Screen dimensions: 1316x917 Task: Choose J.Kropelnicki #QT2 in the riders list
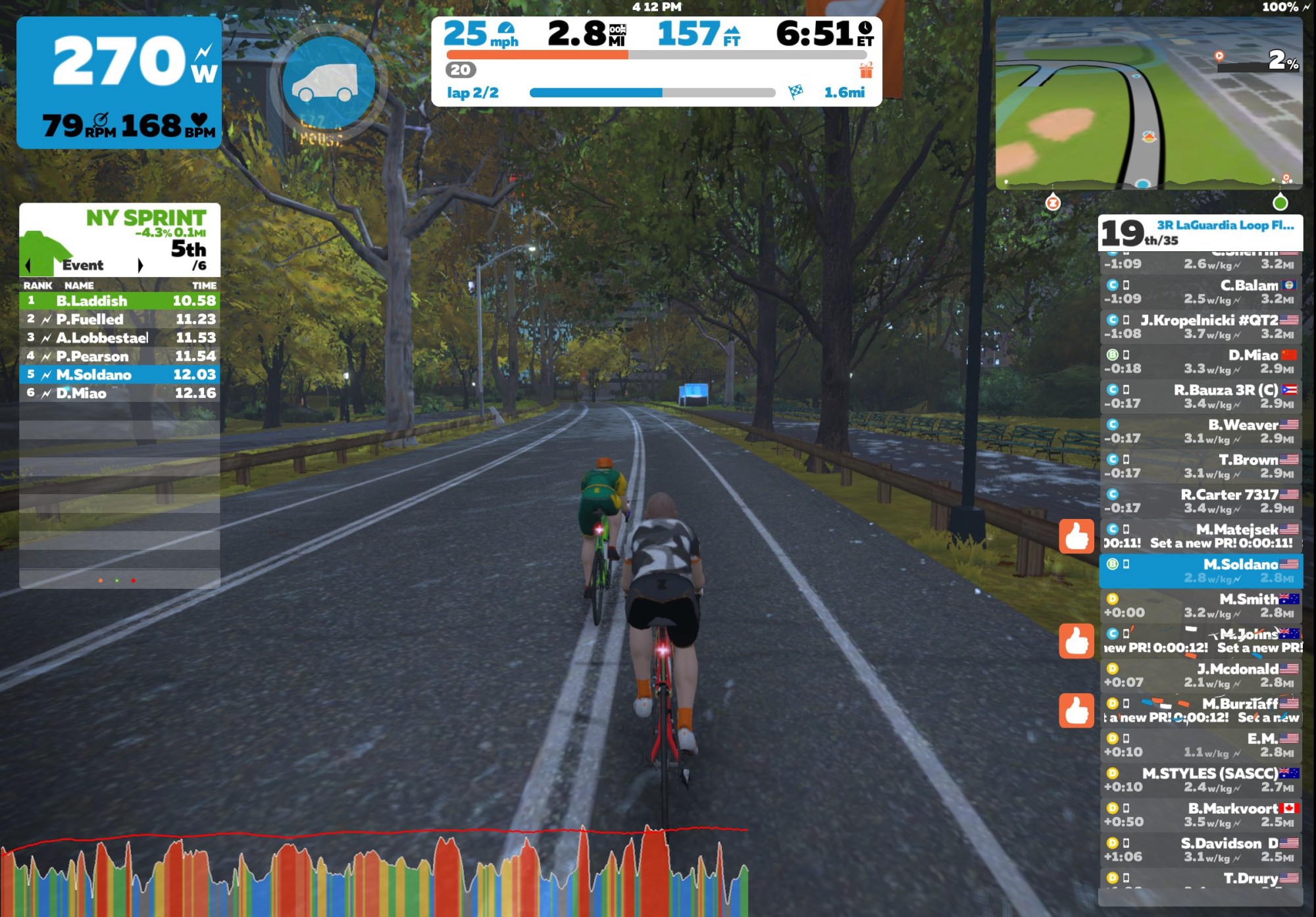pos(1200,327)
